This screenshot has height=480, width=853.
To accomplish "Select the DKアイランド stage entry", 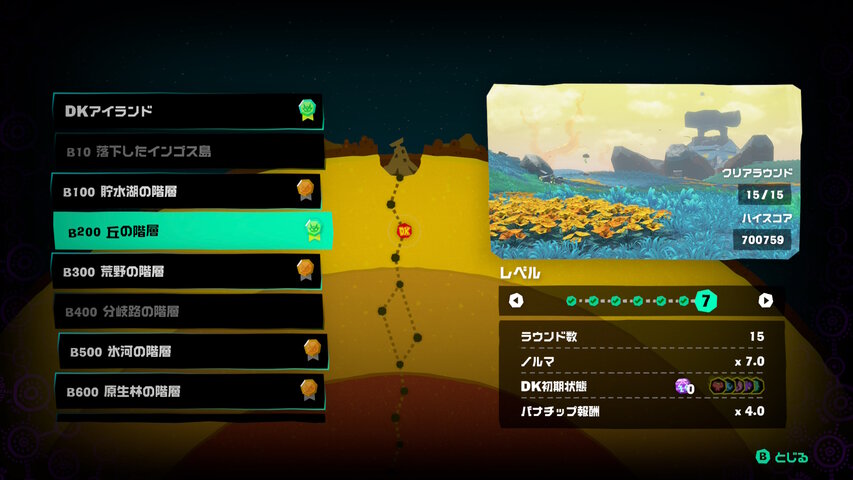I will pyautogui.click(x=188, y=111).
